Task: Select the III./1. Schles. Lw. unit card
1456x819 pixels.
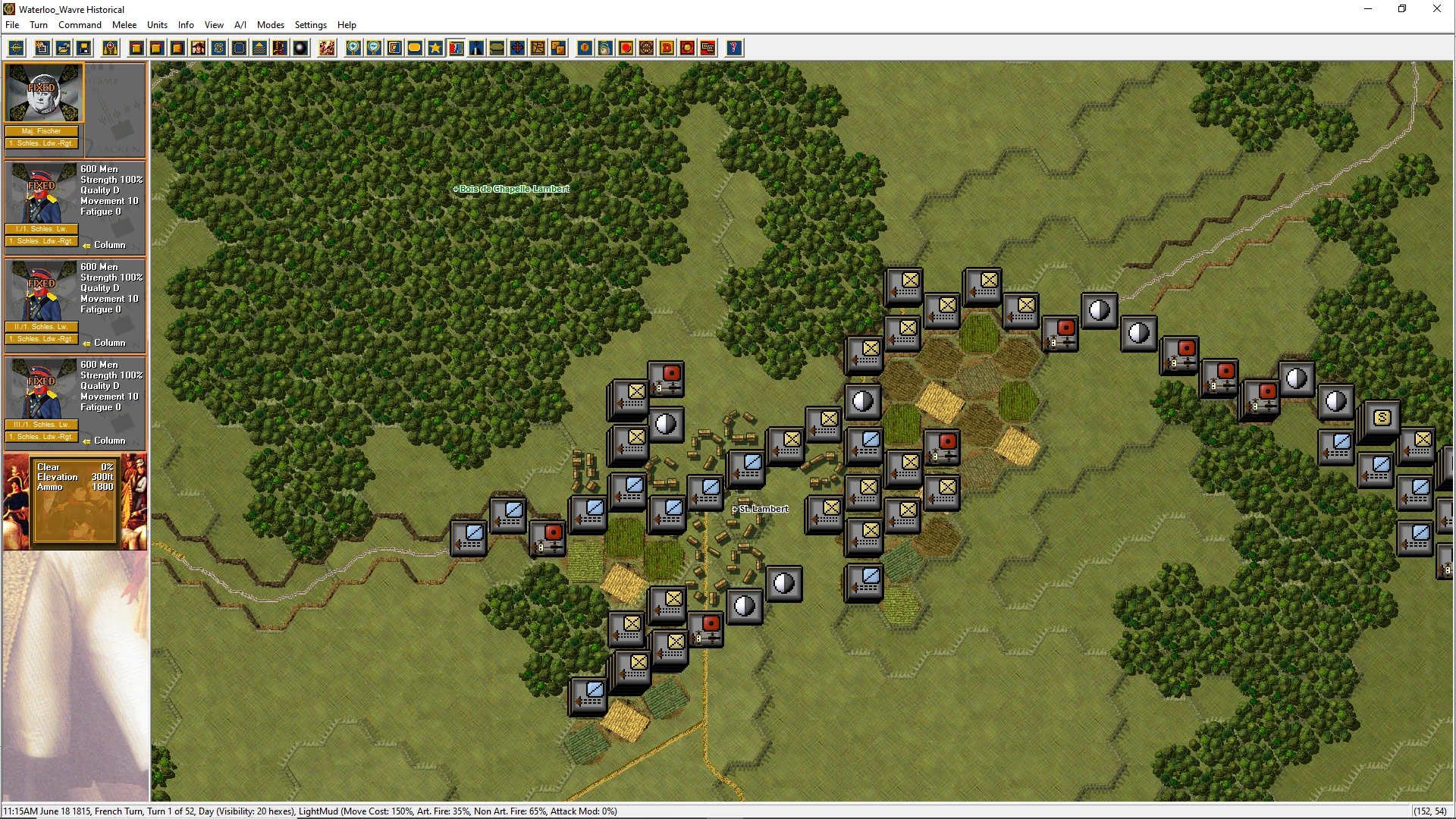Action: pos(74,400)
